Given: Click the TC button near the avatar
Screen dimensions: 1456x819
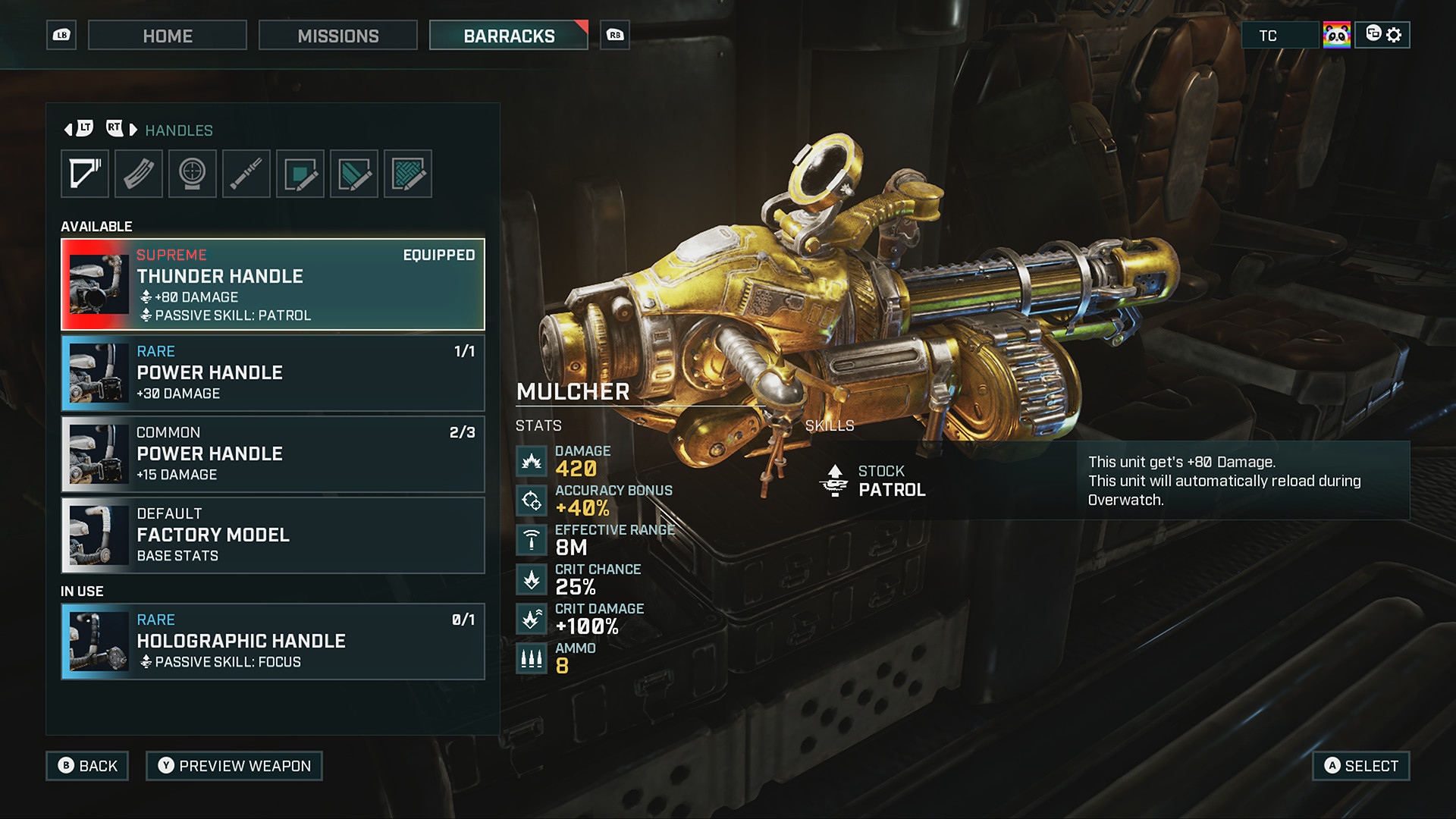Looking at the screenshot, I should click(x=1279, y=35).
